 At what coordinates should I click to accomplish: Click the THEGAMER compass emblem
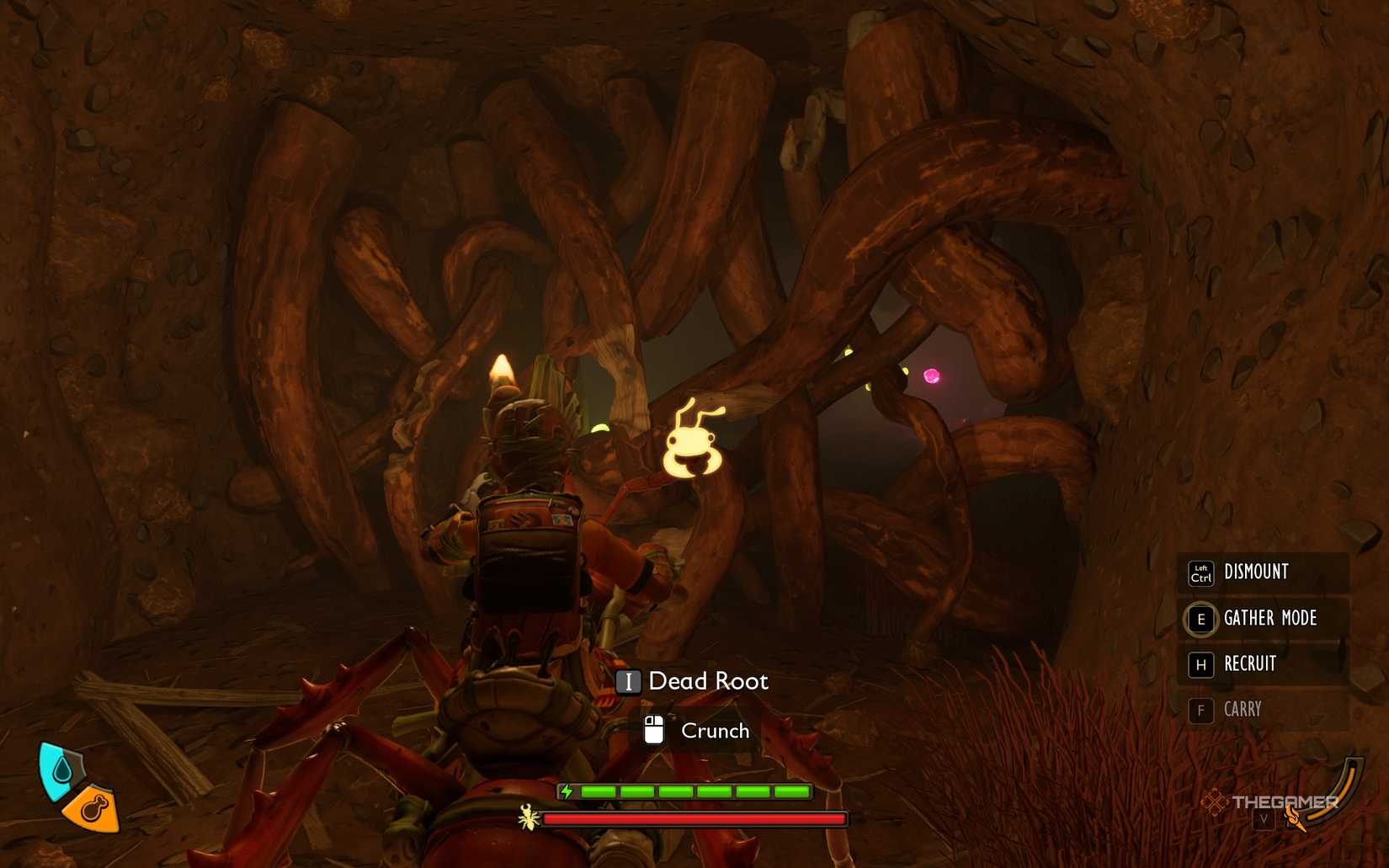(x=1216, y=802)
